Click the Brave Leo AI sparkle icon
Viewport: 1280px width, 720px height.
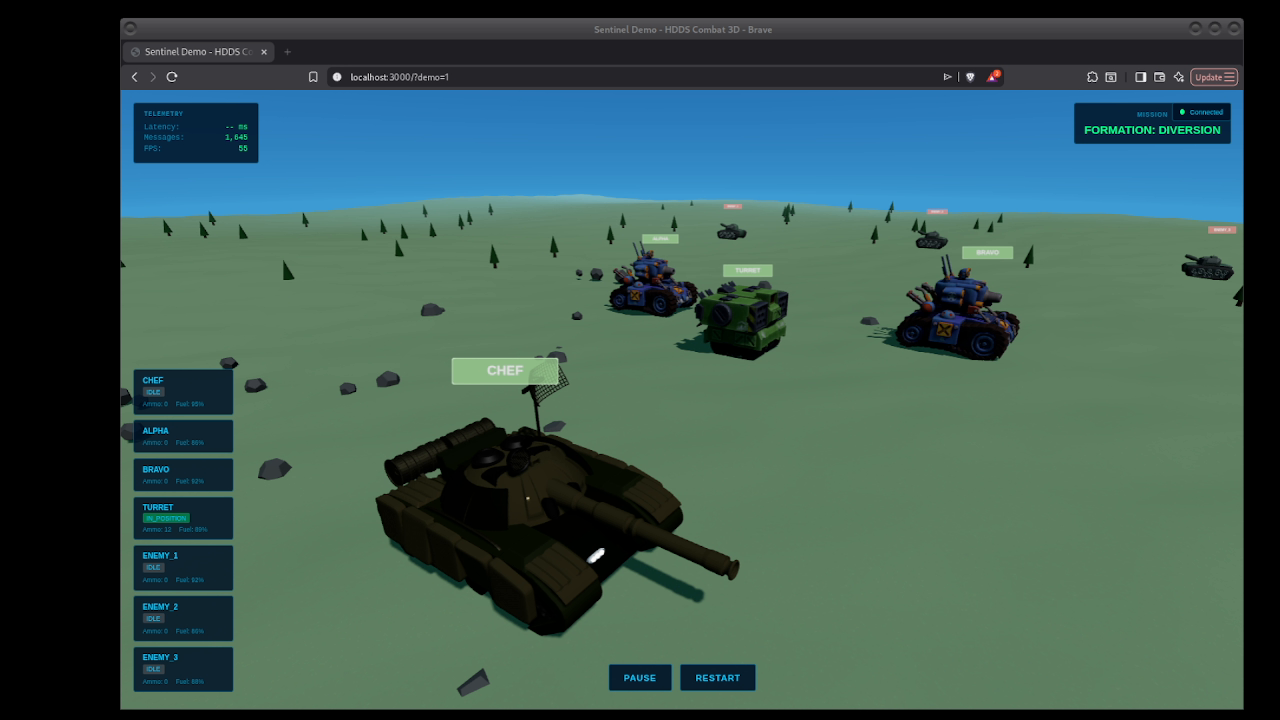[1179, 76]
